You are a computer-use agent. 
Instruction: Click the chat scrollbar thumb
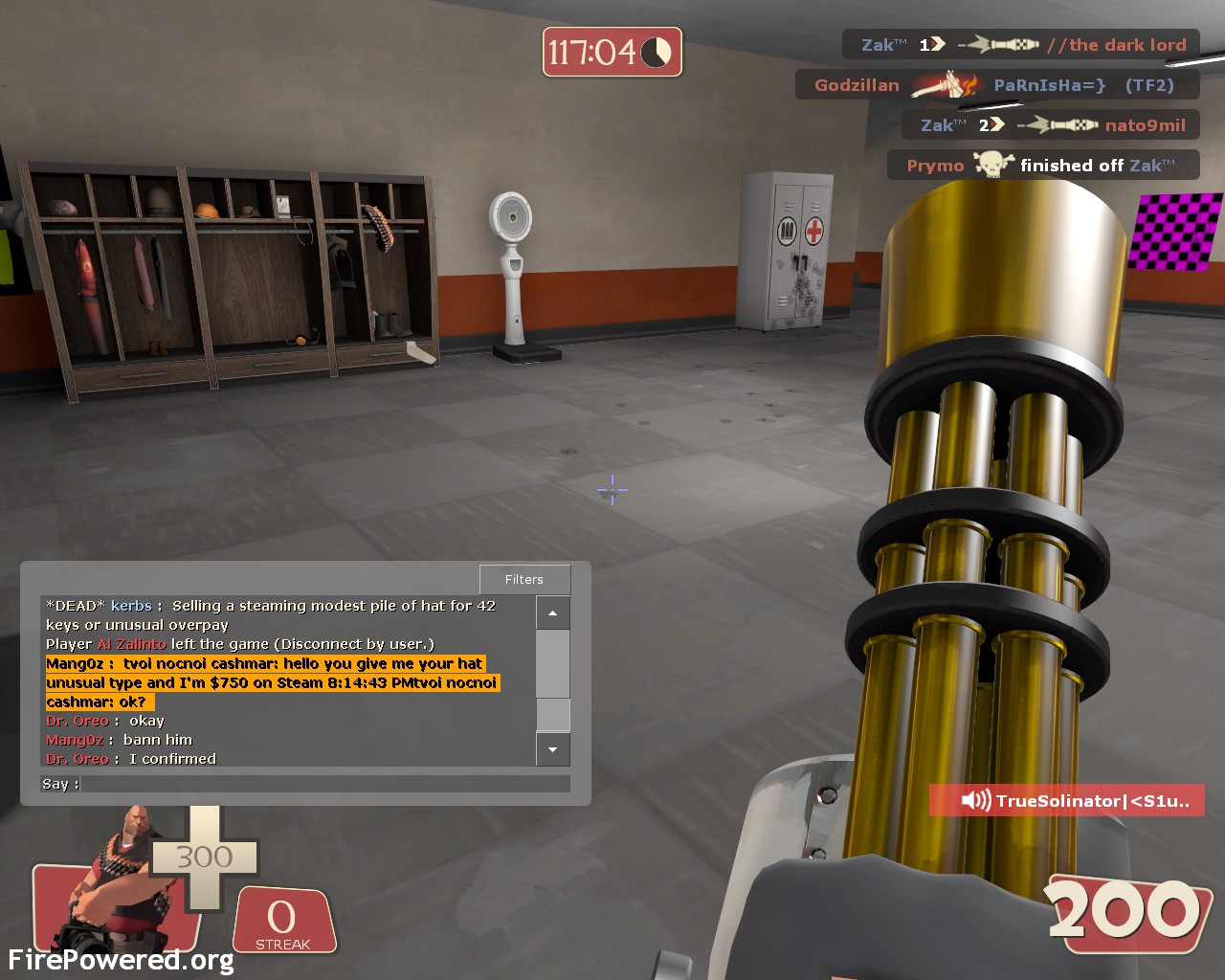553,714
